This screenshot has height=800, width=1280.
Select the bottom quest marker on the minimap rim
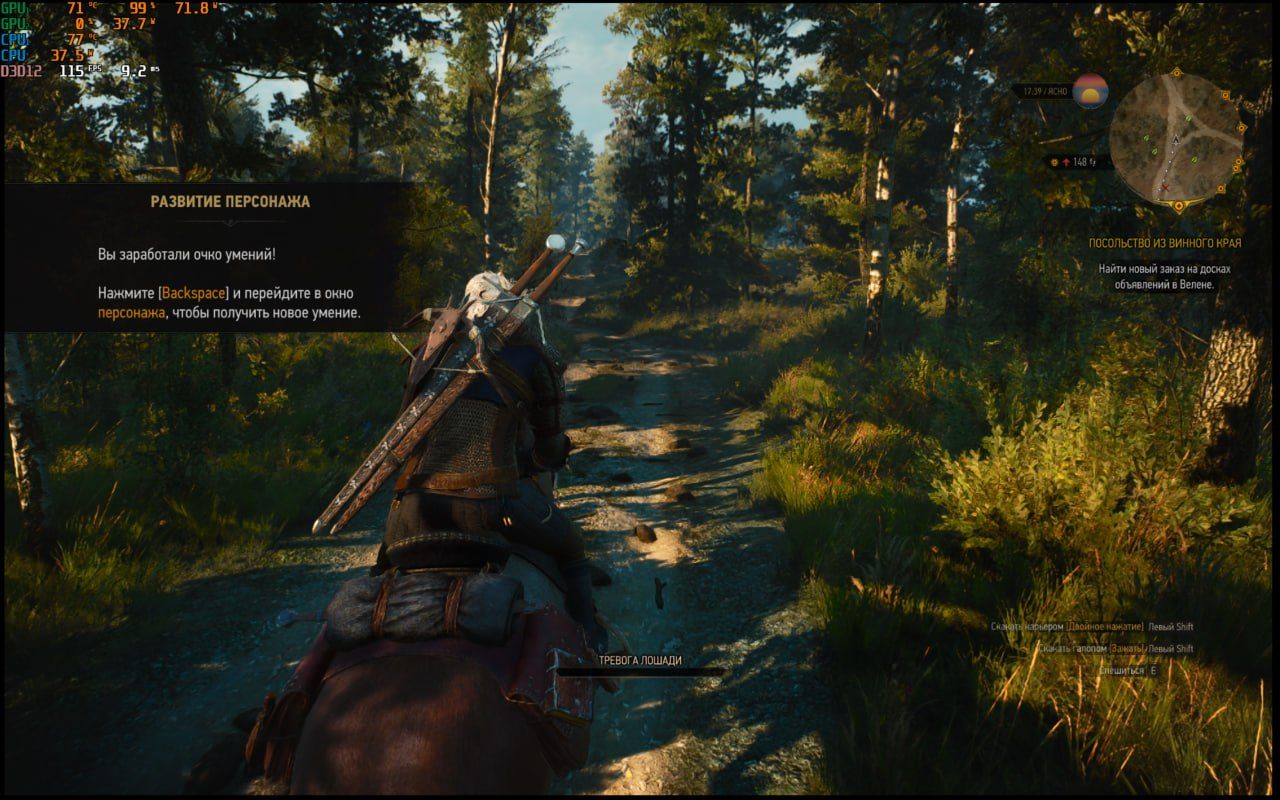tap(1178, 206)
